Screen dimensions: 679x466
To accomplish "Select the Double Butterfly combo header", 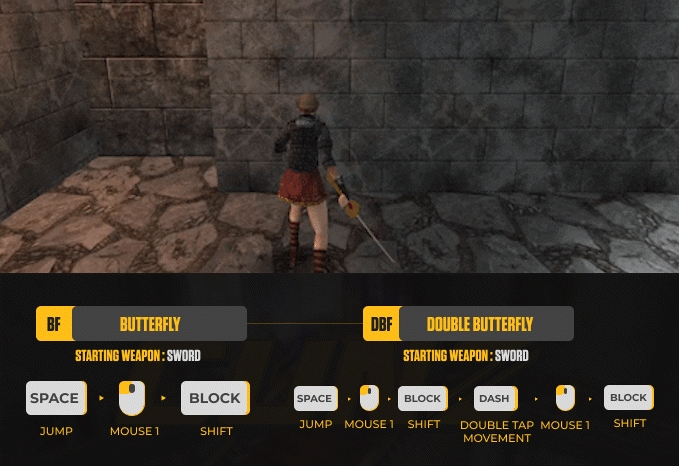I will click(469, 324).
